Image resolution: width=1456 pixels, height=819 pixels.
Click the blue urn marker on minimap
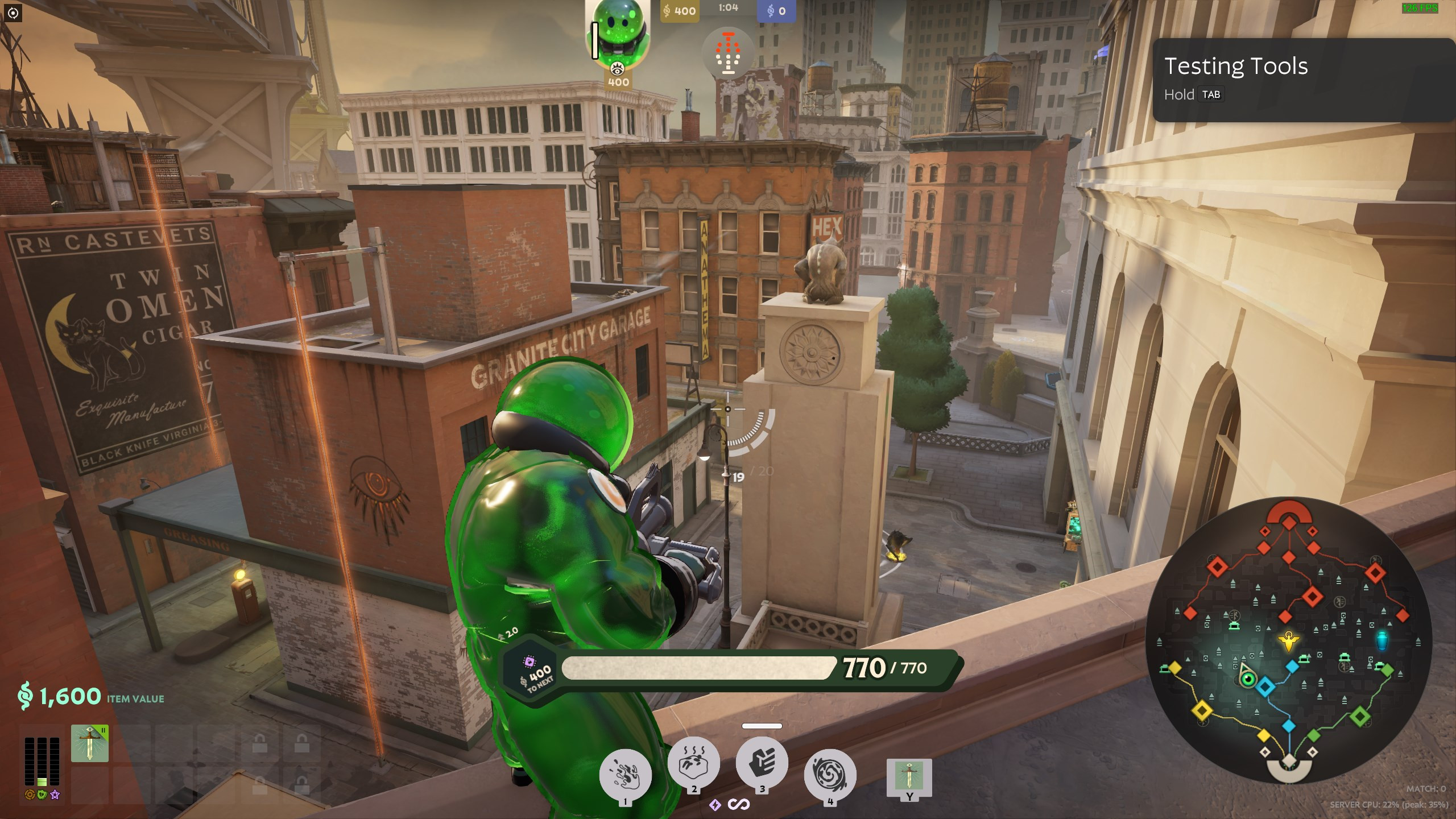[1382, 639]
